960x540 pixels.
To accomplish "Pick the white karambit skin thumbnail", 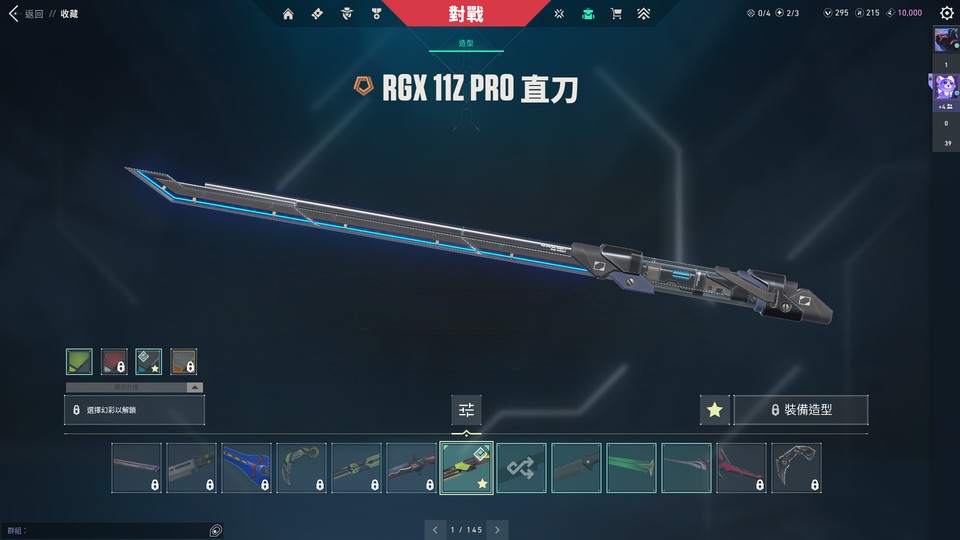I will (x=797, y=468).
